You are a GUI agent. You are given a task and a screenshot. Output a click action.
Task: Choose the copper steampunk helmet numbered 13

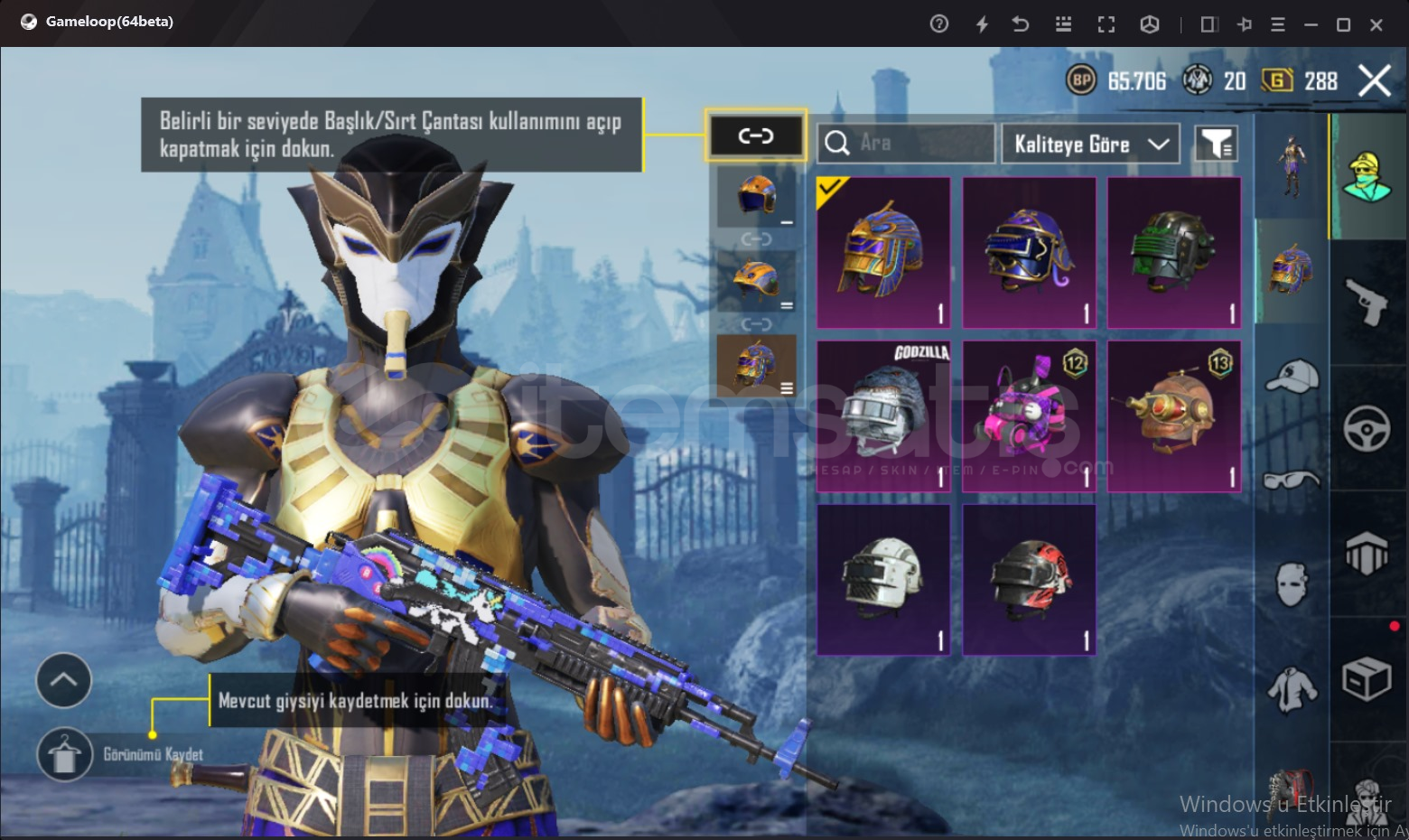click(1174, 416)
